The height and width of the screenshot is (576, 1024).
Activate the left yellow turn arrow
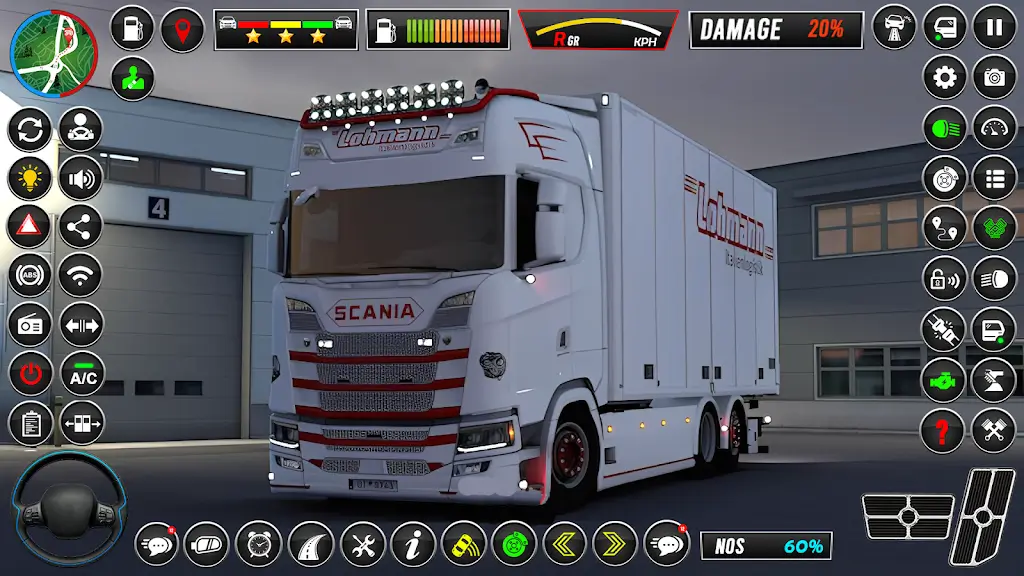point(564,544)
